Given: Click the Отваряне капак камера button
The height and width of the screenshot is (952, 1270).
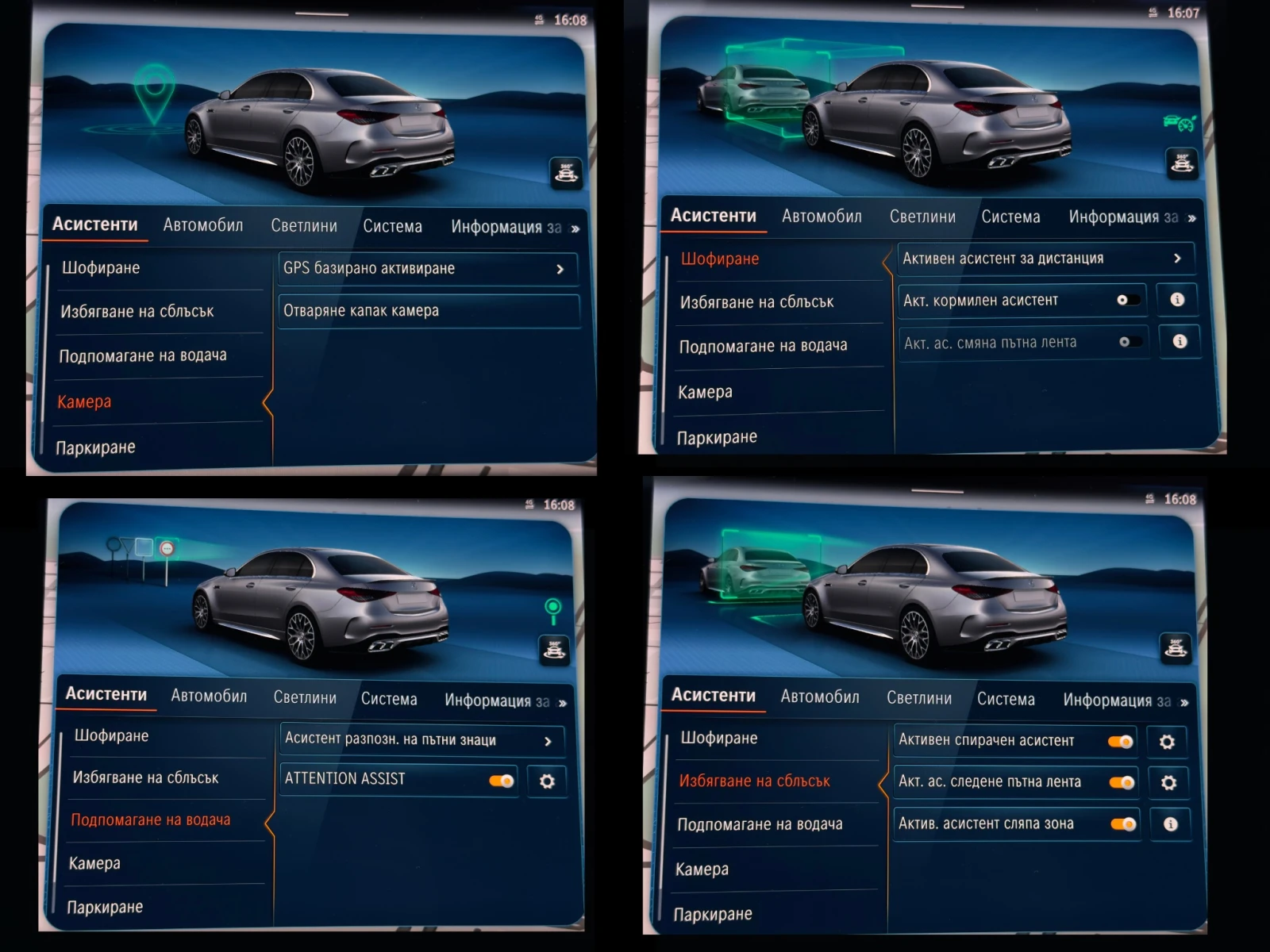Looking at the screenshot, I should 429,310.
